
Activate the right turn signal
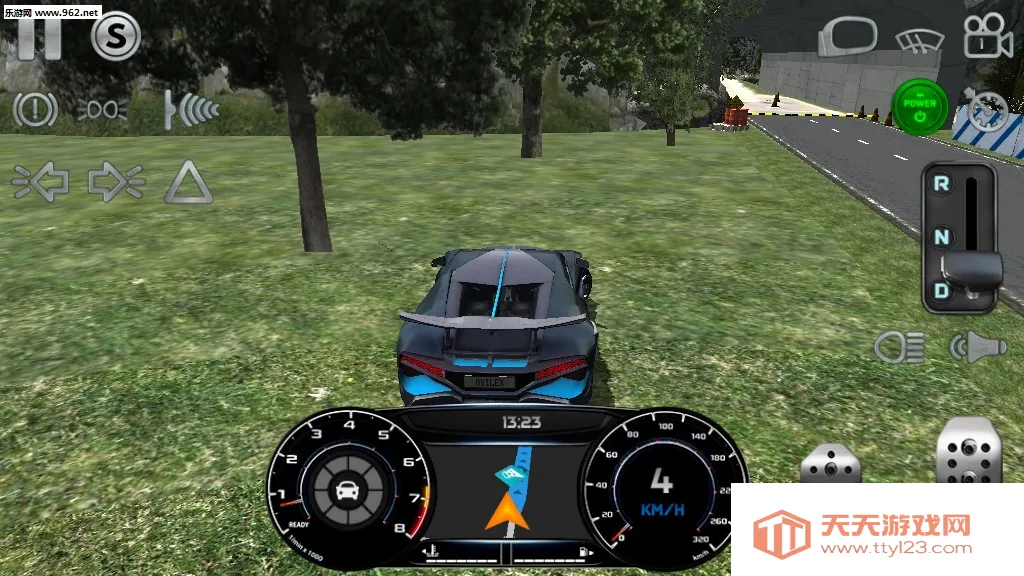116,182
